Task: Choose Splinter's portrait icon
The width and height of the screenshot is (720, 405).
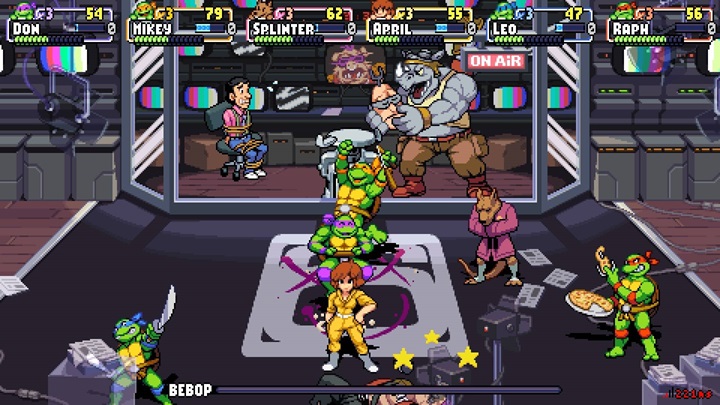Action: click(263, 12)
